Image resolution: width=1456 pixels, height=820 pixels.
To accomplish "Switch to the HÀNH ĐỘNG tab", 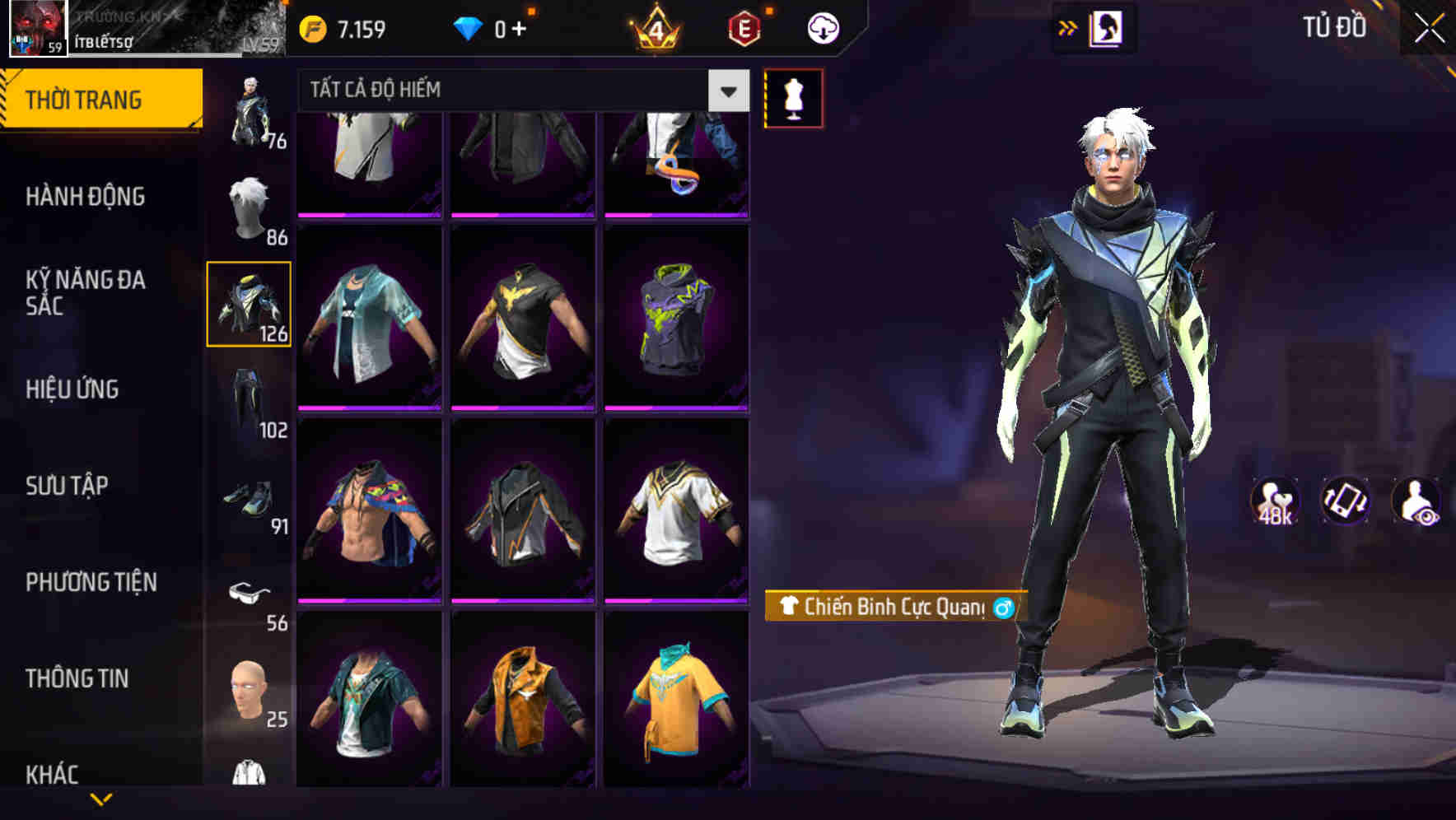I will 86,197.
